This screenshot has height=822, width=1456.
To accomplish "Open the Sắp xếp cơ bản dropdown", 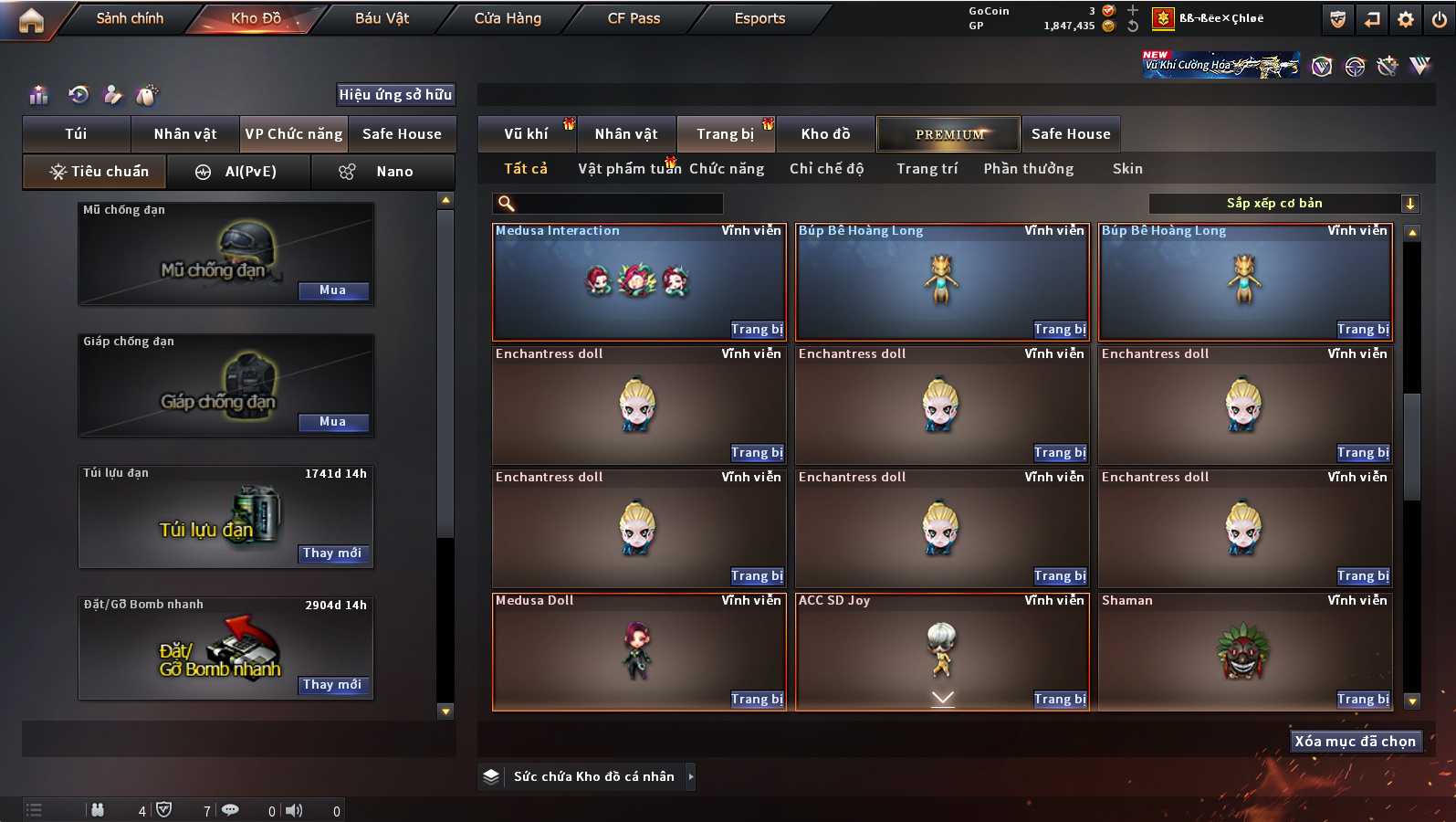I will (1283, 204).
